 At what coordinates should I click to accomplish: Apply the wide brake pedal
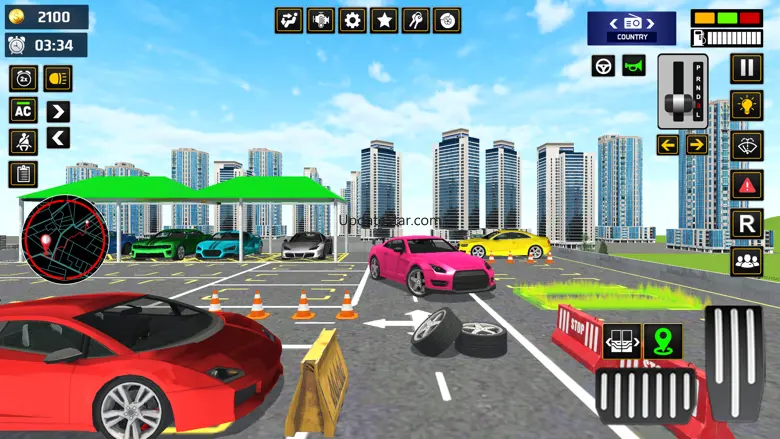(x=645, y=393)
